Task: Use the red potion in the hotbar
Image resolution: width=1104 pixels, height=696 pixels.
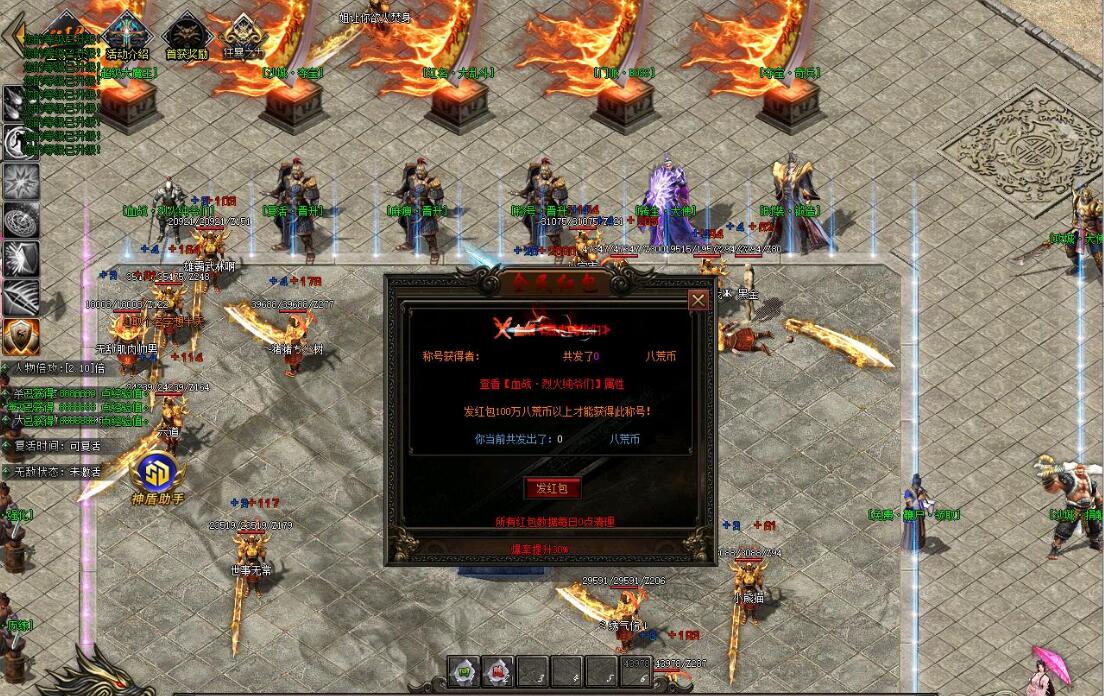Action: click(497, 671)
